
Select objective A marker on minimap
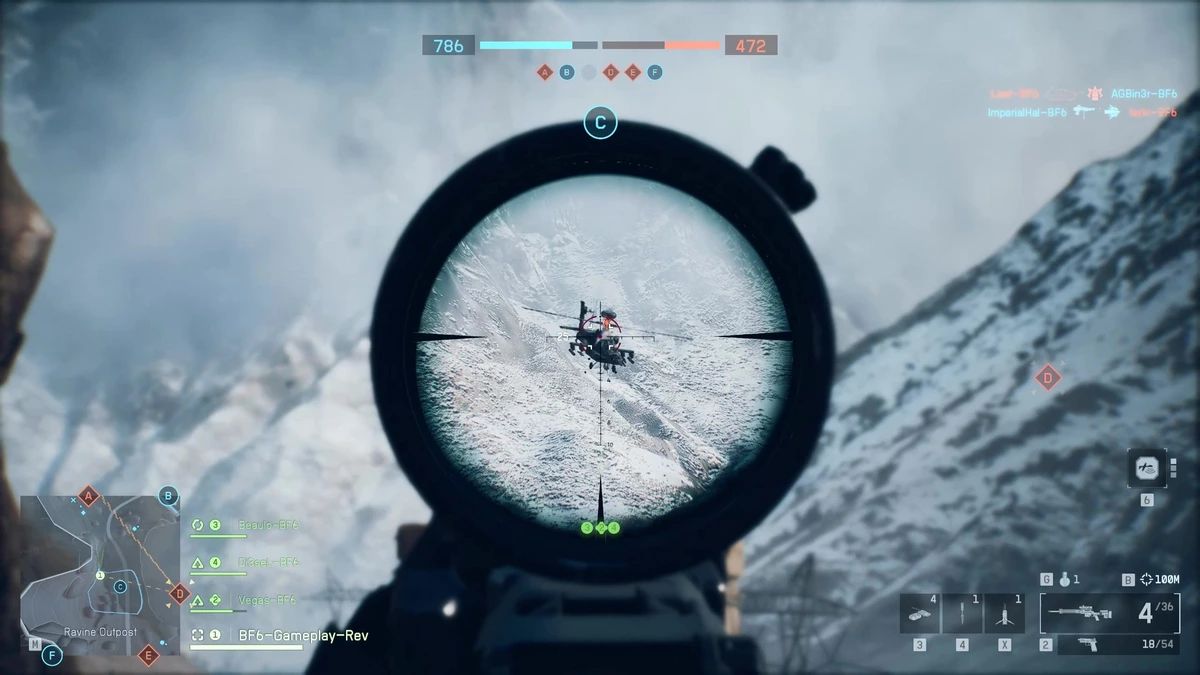point(89,496)
